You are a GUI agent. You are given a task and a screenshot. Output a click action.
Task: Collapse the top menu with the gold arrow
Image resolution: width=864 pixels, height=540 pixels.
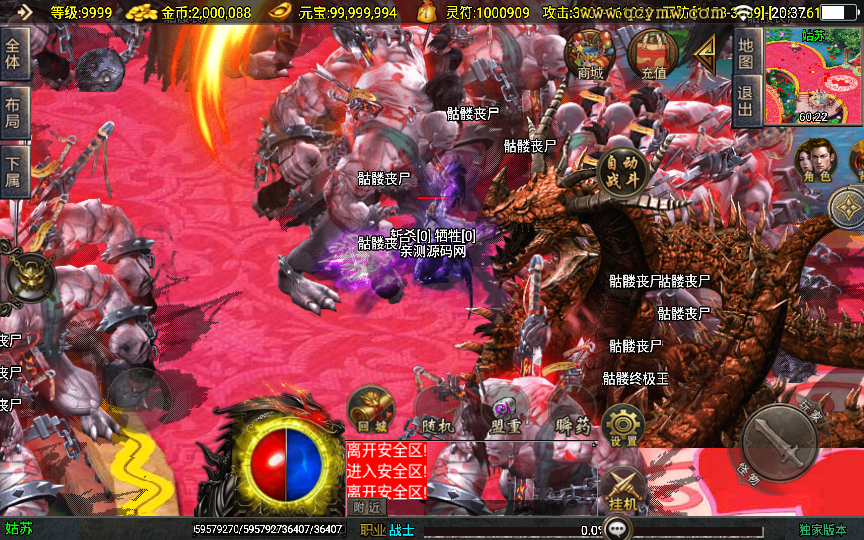pos(705,50)
